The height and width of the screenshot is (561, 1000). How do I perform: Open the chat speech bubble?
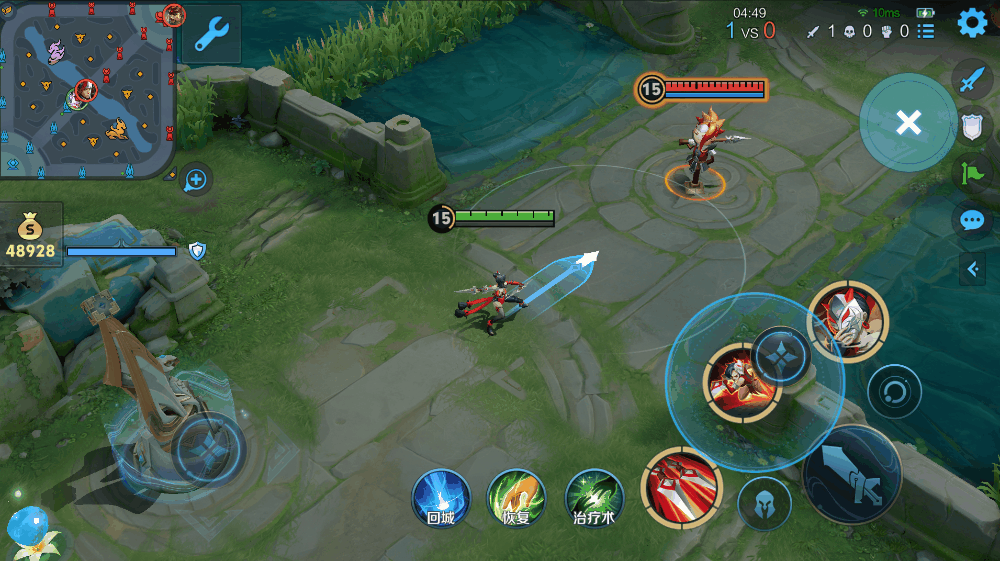click(x=972, y=221)
